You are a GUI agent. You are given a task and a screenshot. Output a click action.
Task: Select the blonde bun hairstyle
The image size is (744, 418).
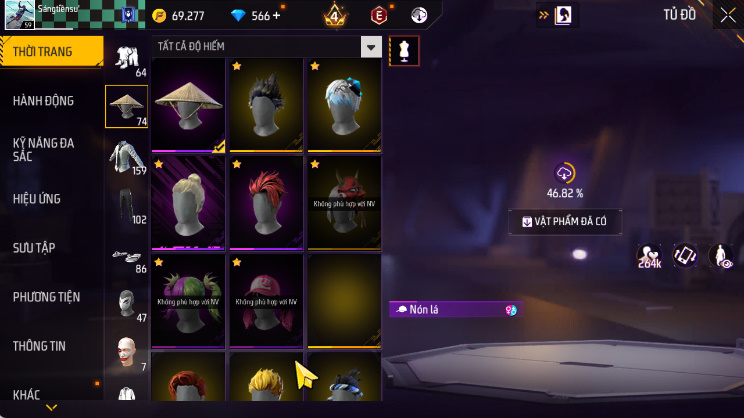tap(187, 201)
